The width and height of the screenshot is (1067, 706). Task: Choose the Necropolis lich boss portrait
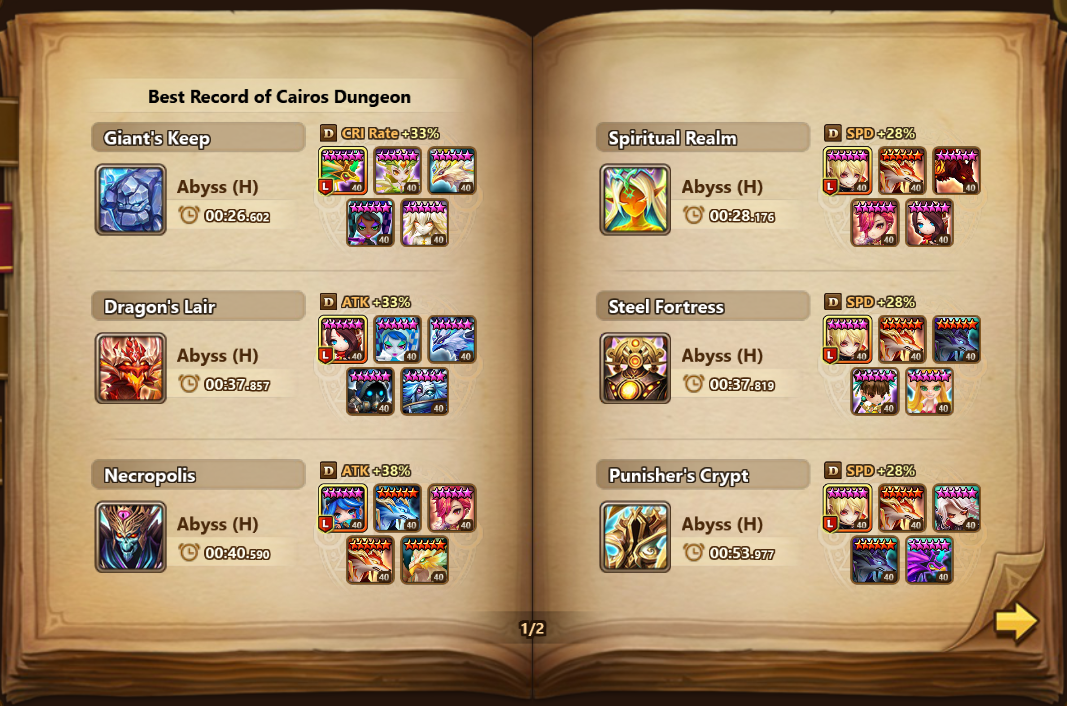click(x=131, y=537)
